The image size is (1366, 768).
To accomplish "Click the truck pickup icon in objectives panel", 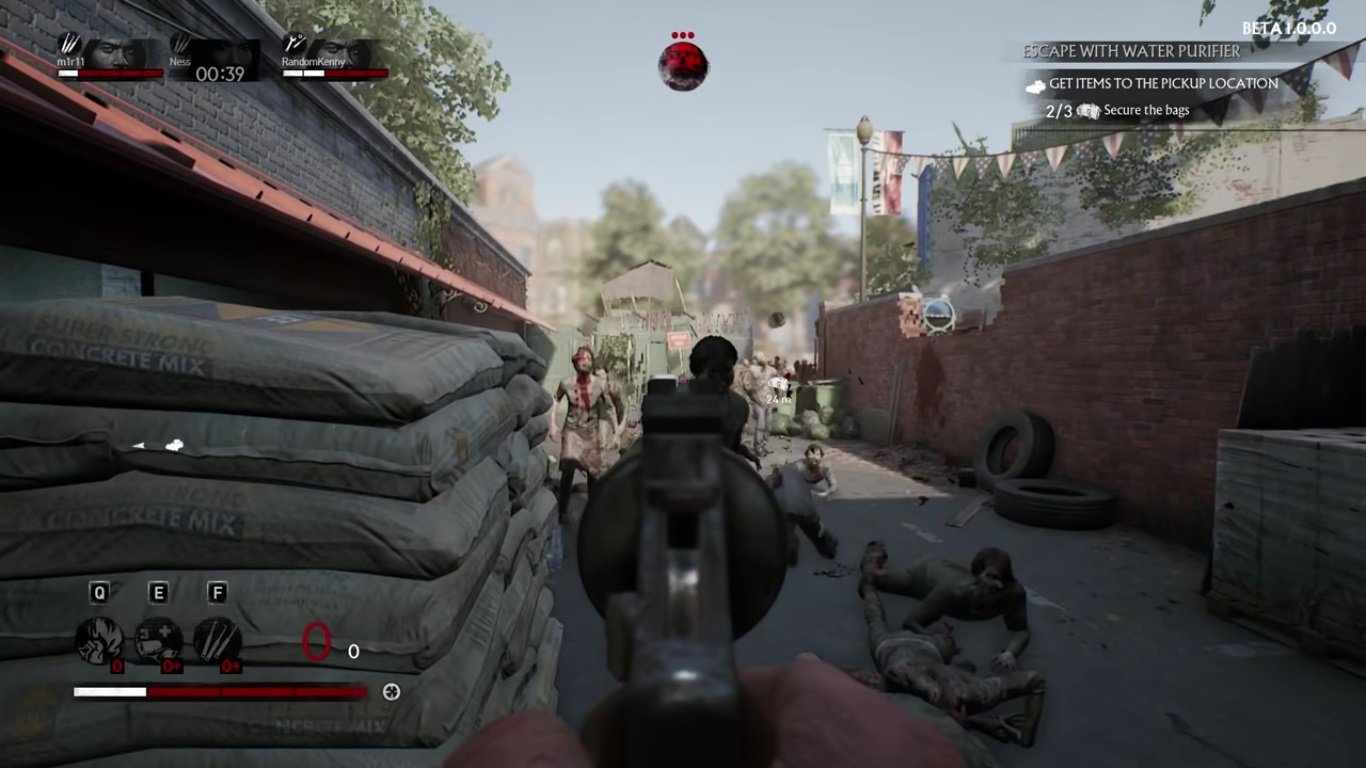I will (1035, 86).
